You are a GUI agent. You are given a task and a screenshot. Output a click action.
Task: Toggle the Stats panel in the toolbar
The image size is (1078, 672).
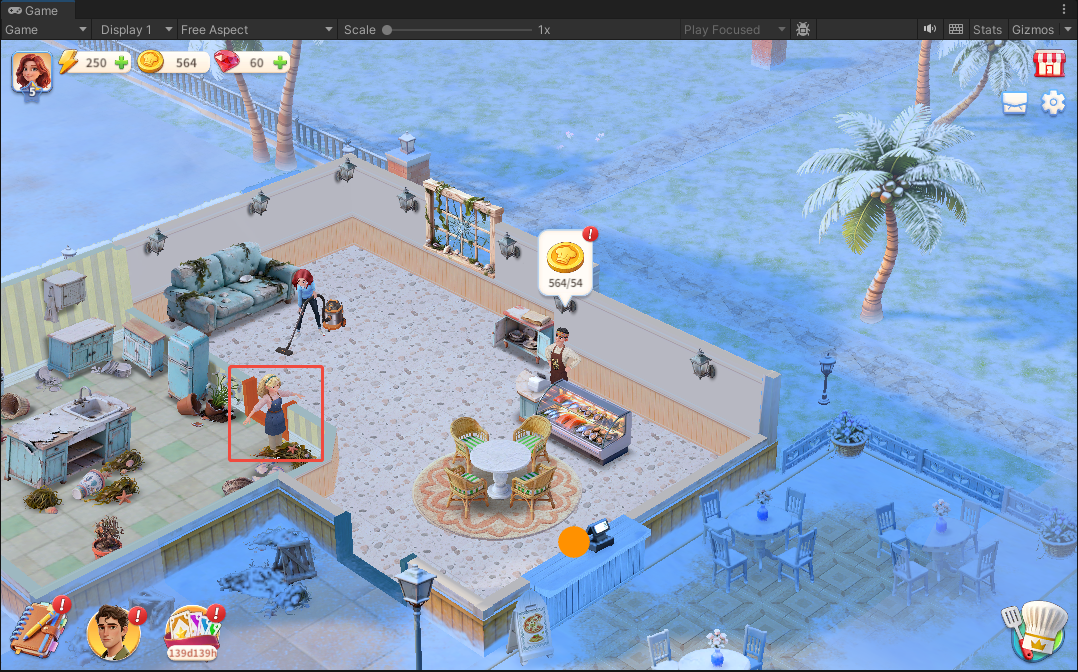pyautogui.click(x=987, y=30)
